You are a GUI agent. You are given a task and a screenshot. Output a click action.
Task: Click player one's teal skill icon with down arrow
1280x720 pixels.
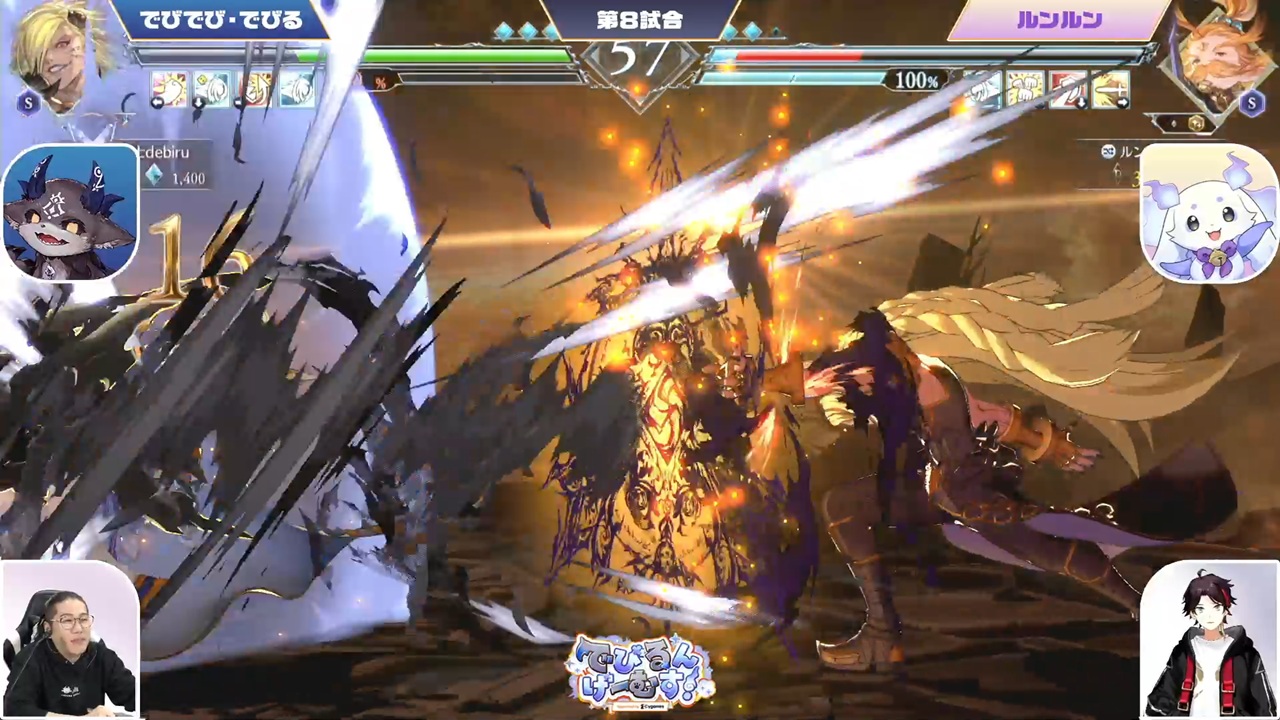(212, 89)
